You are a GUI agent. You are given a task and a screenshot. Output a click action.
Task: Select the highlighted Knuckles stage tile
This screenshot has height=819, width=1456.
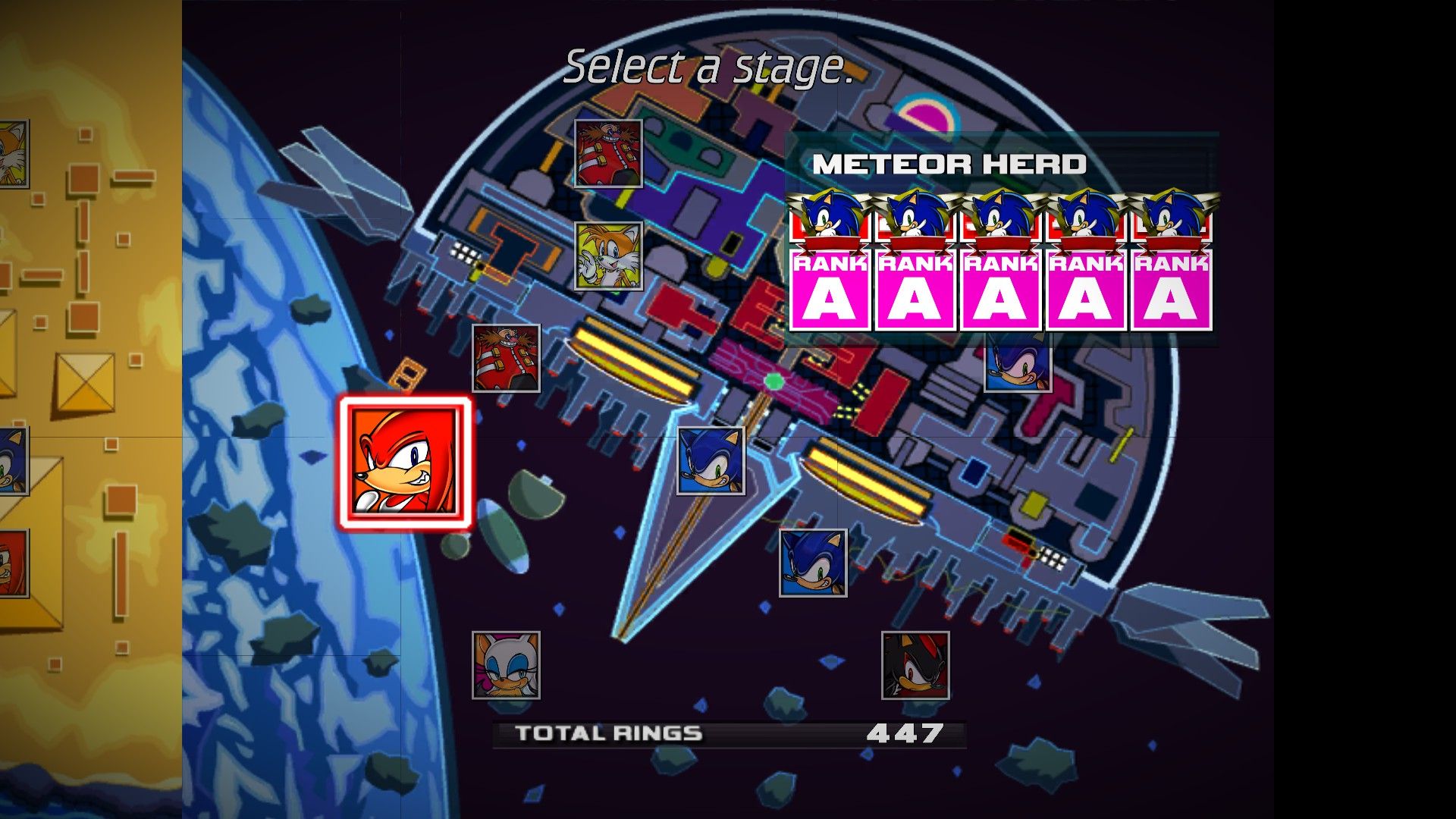click(x=406, y=462)
